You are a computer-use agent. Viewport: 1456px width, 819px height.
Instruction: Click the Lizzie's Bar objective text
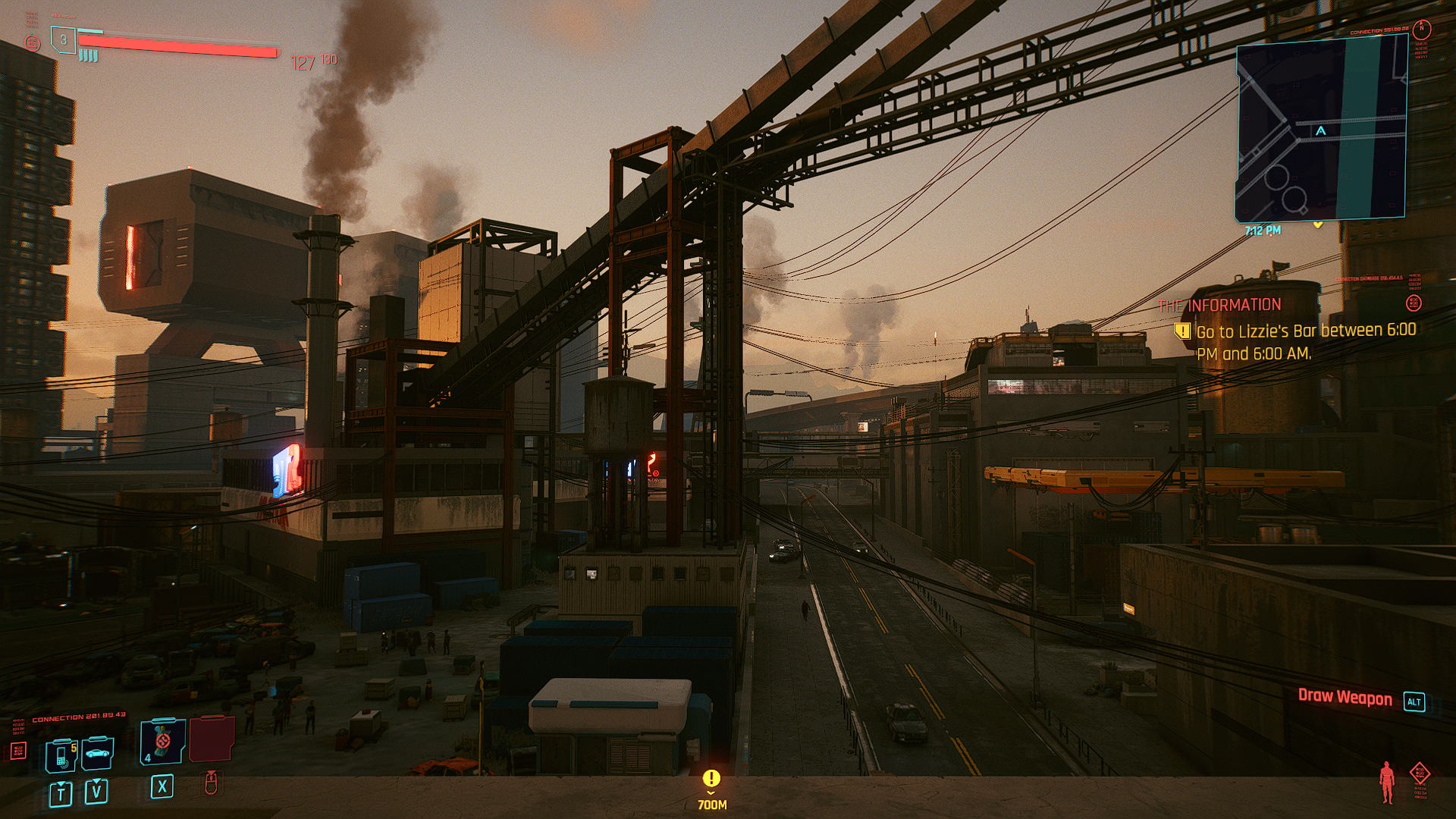click(1305, 341)
